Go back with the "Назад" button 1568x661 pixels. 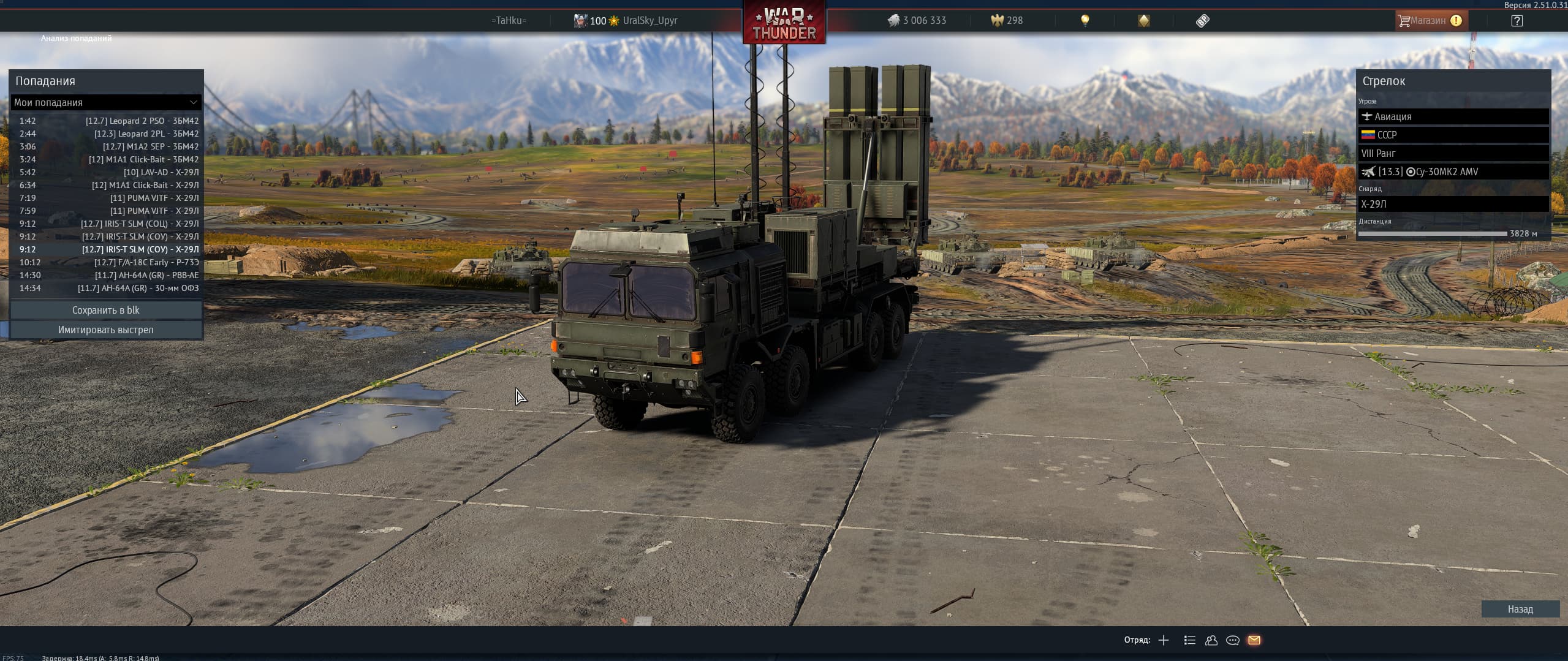tap(1520, 609)
